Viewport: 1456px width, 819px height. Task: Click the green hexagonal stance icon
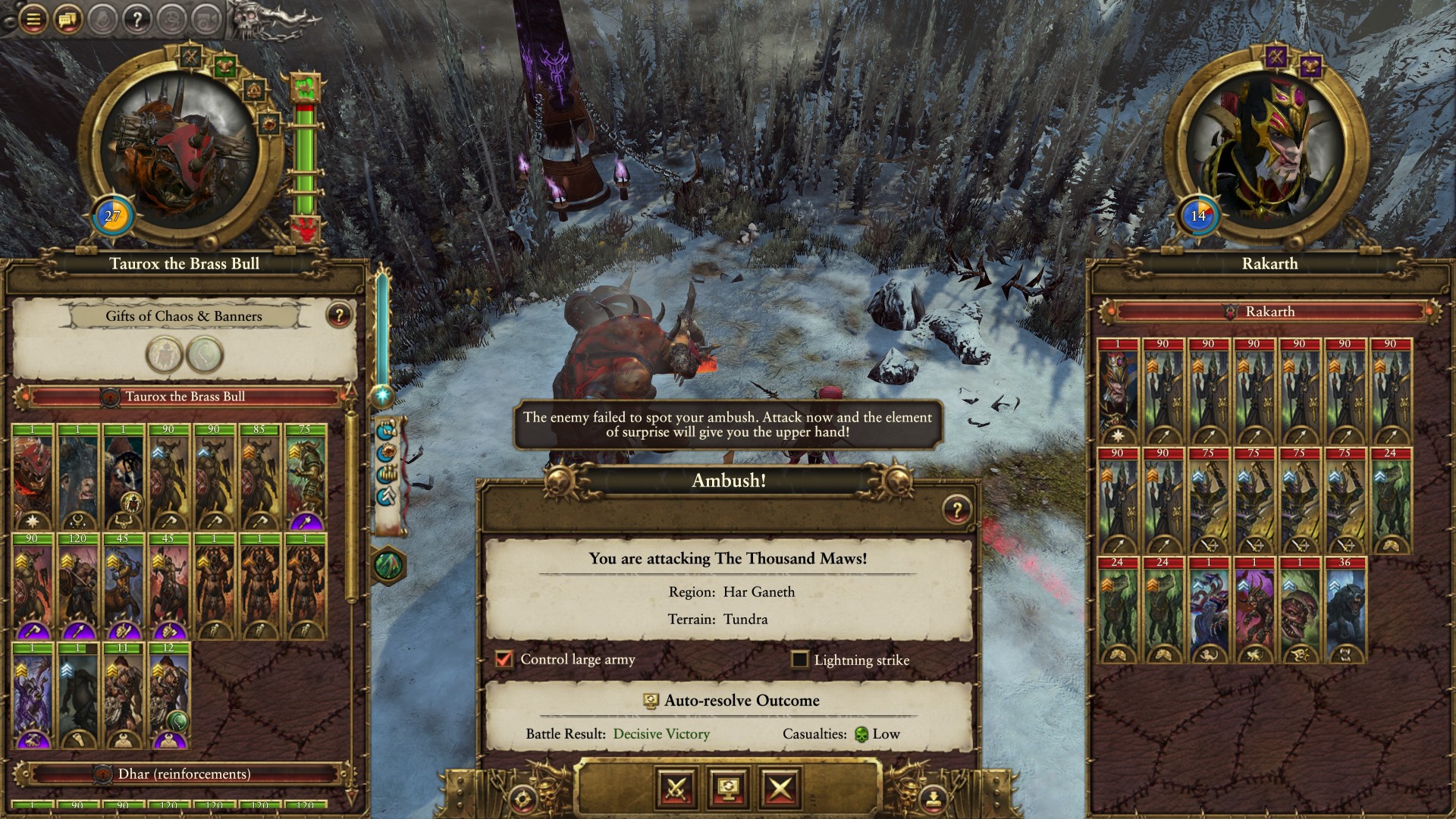pyautogui.click(x=389, y=566)
